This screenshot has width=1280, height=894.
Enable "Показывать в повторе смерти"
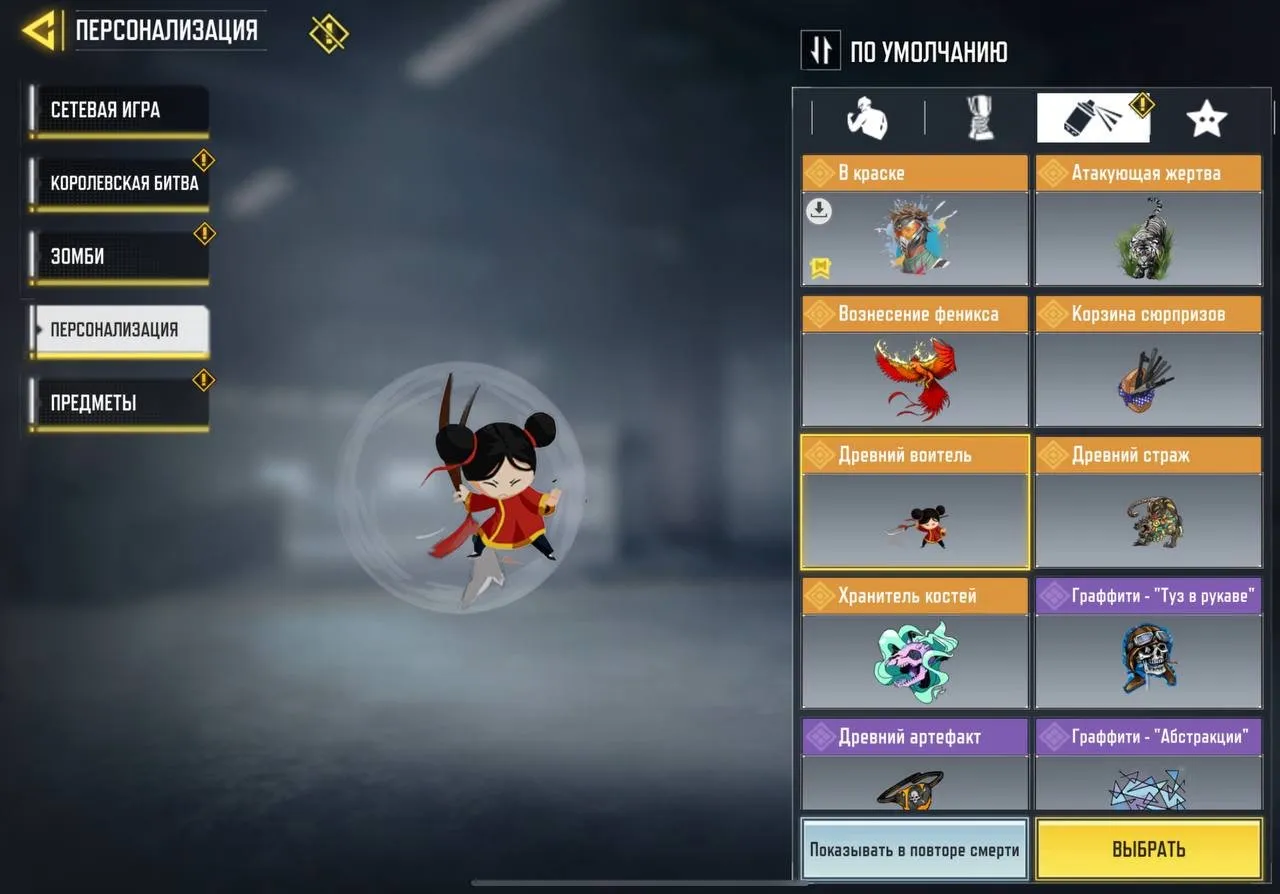913,849
